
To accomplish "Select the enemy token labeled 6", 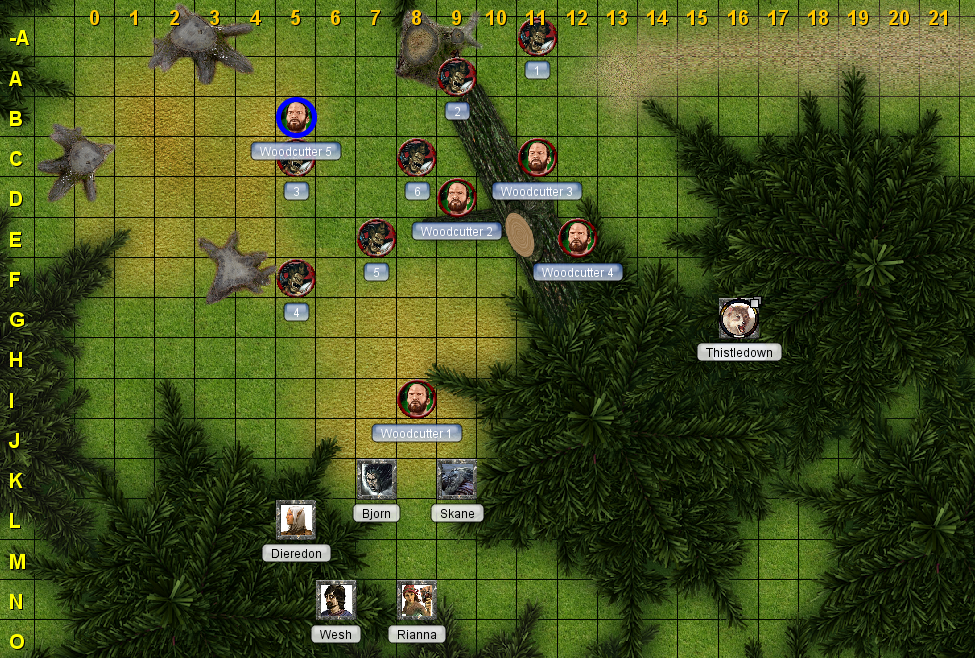I will (417, 158).
